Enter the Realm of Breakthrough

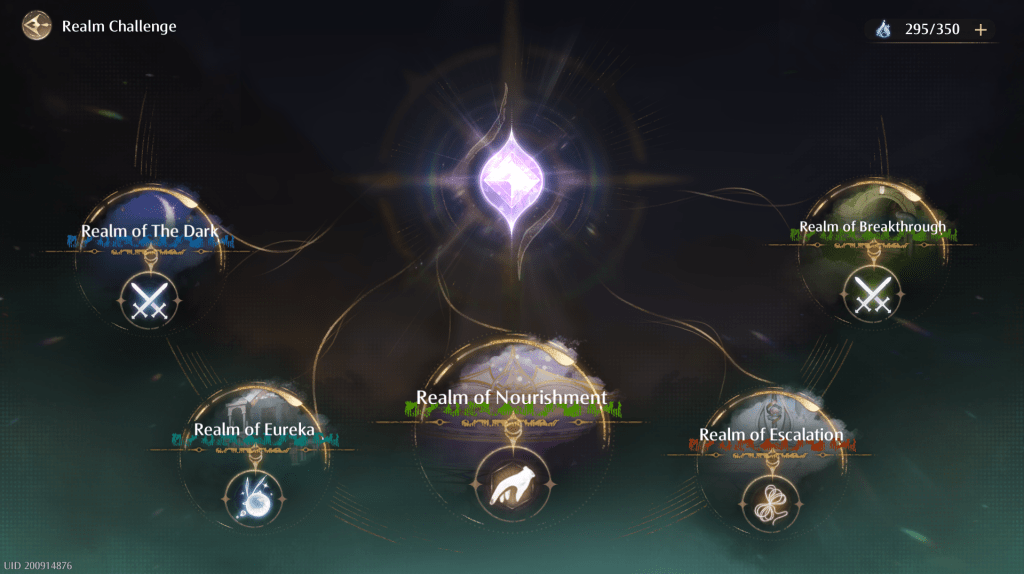872,294
